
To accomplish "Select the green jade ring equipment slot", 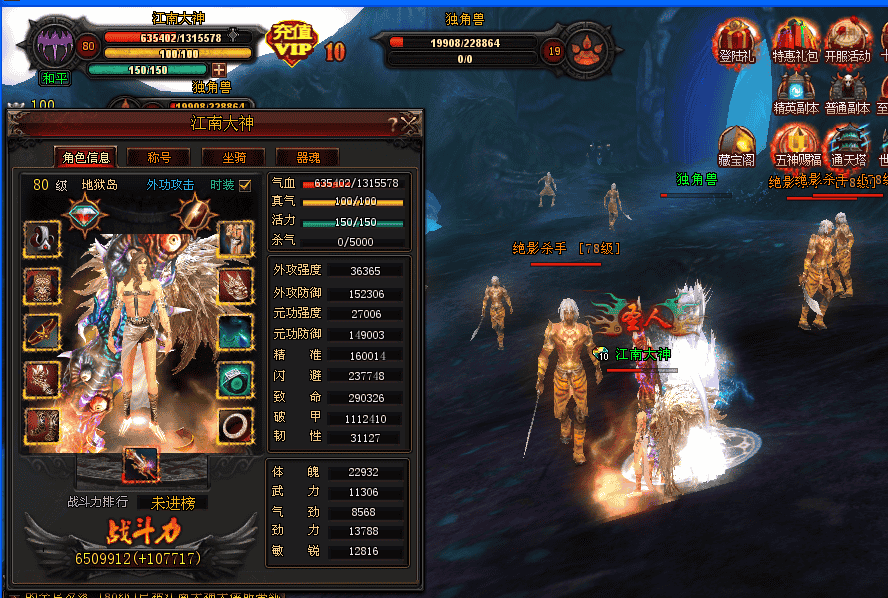I will (236, 380).
